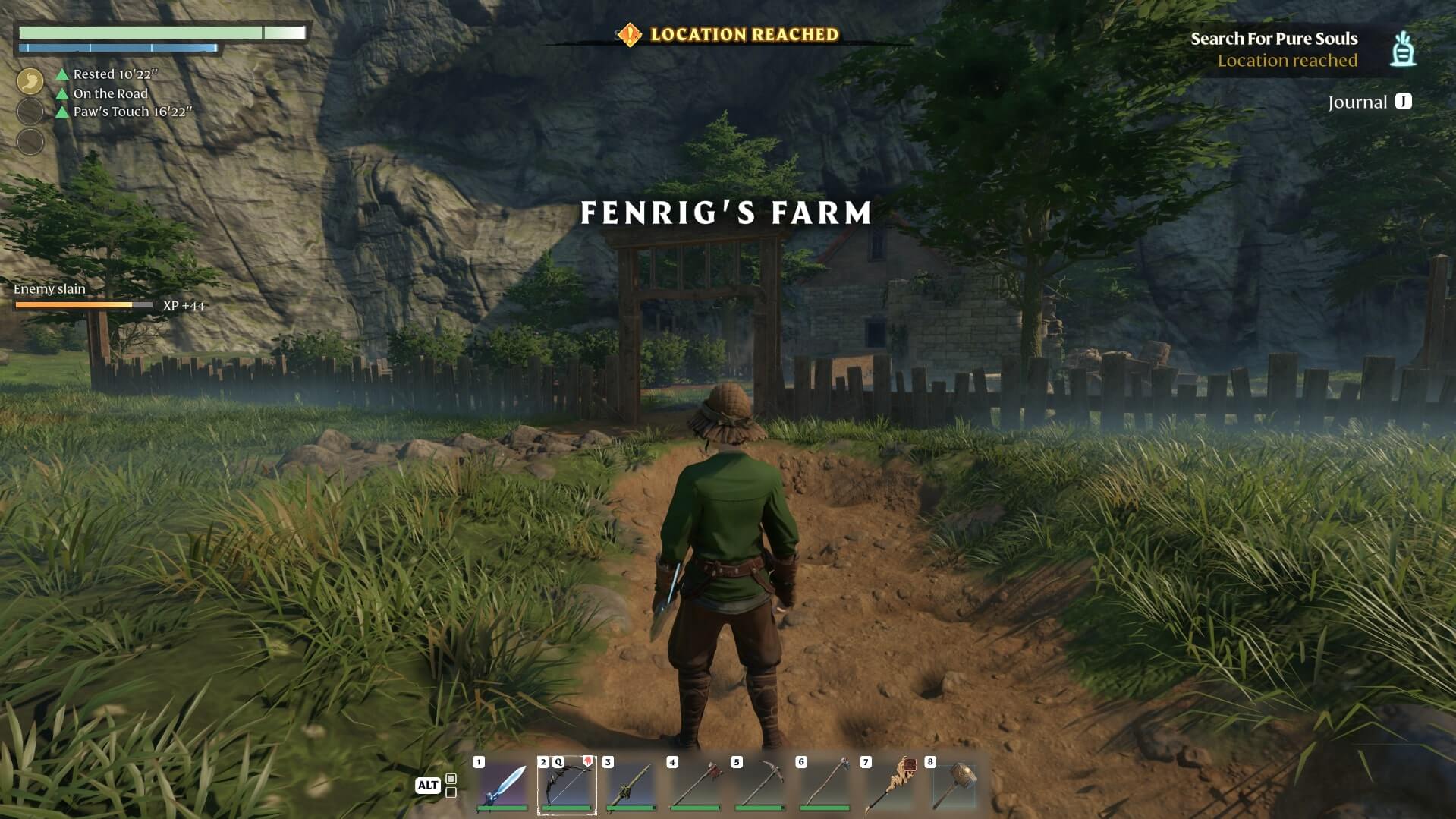Pick the torch in hotbar slot 7
The image size is (1456, 819).
pyautogui.click(x=889, y=784)
